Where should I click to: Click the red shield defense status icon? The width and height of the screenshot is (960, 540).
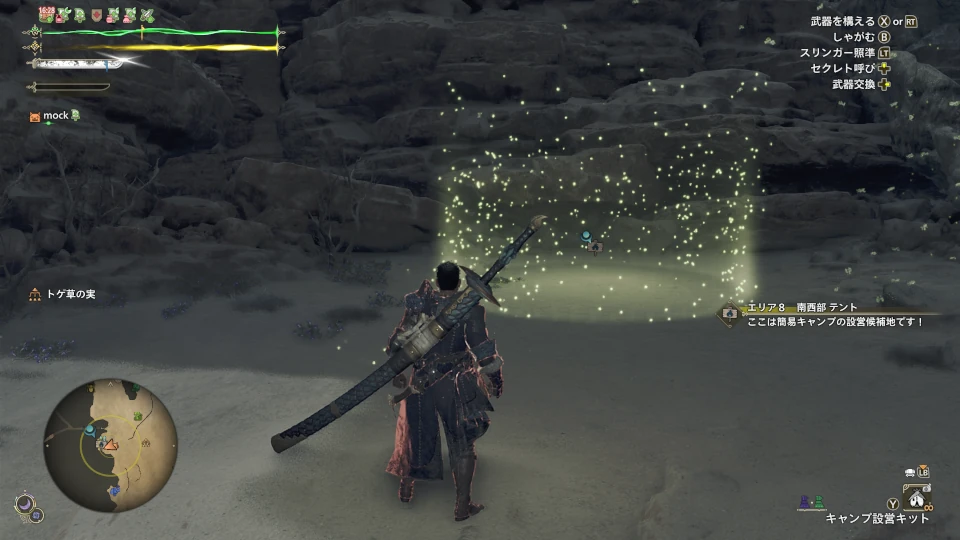96,15
